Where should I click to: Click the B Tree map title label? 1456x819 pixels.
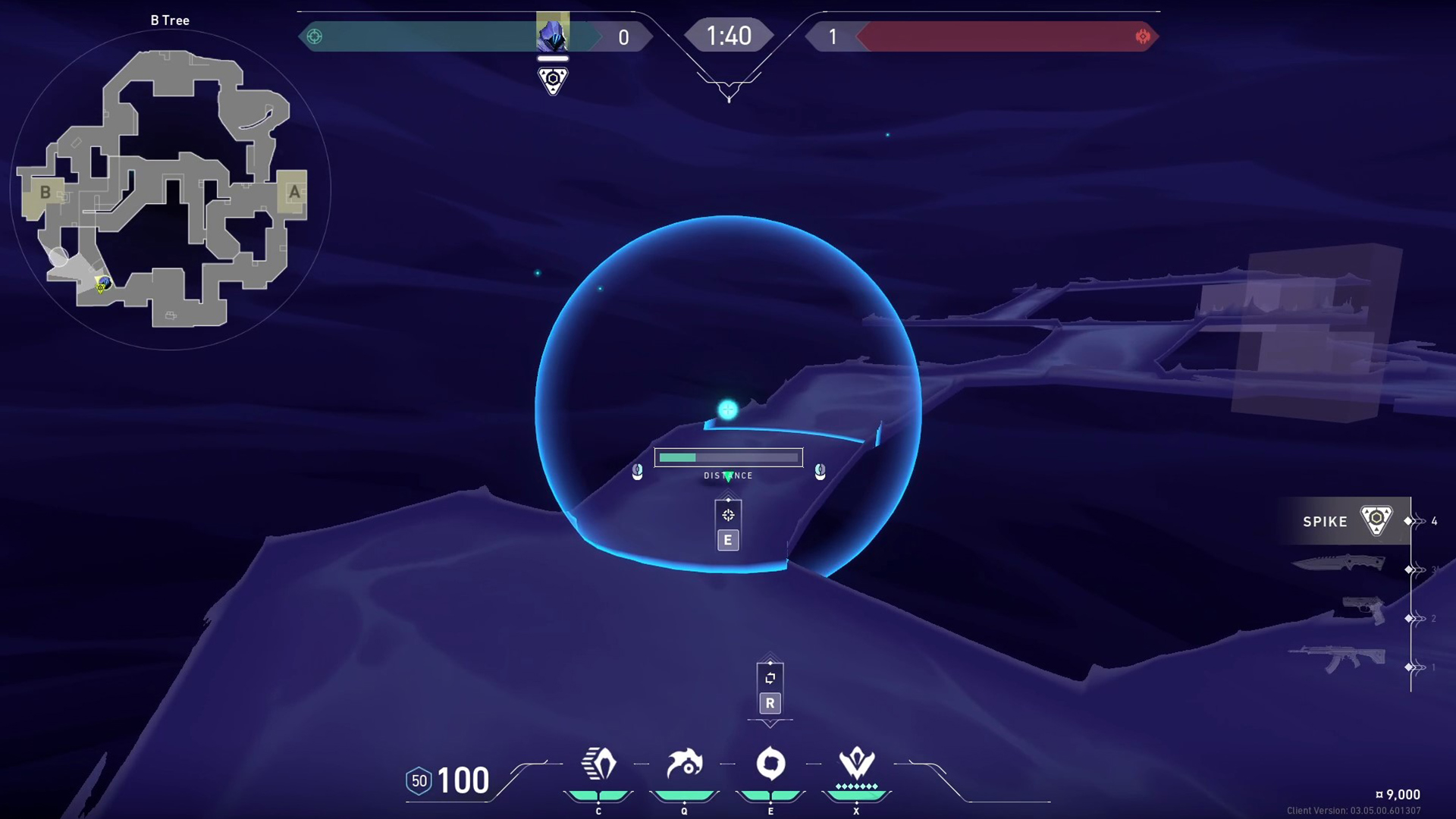pyautogui.click(x=168, y=20)
